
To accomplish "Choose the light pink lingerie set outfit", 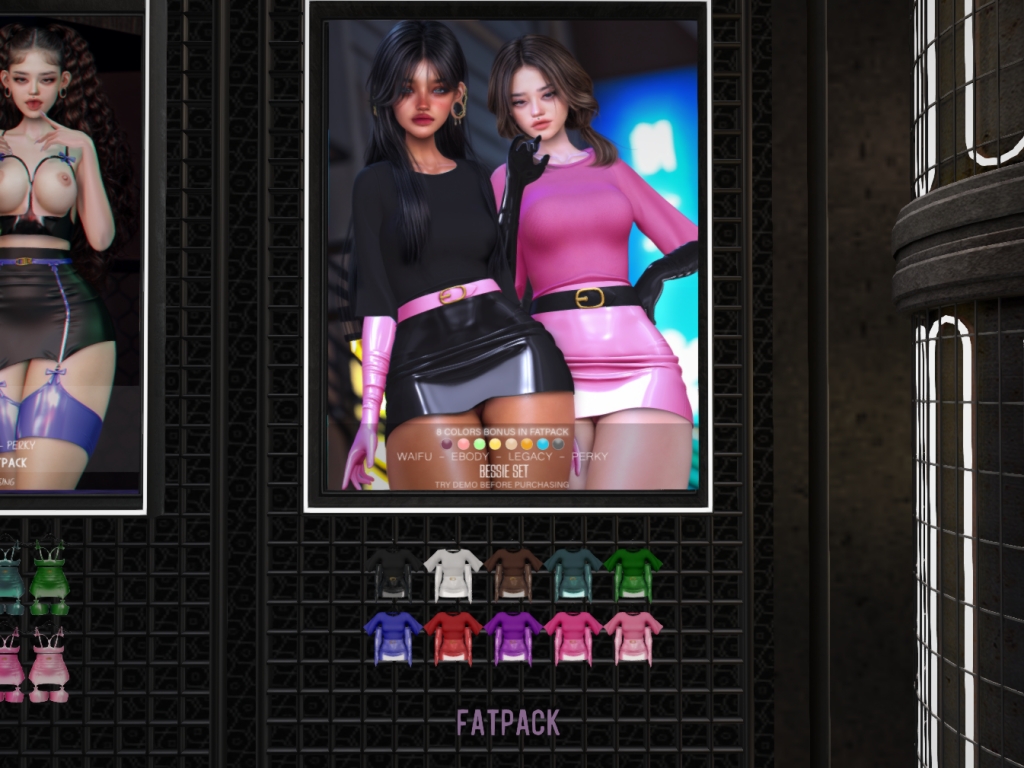I will [x=48, y=665].
